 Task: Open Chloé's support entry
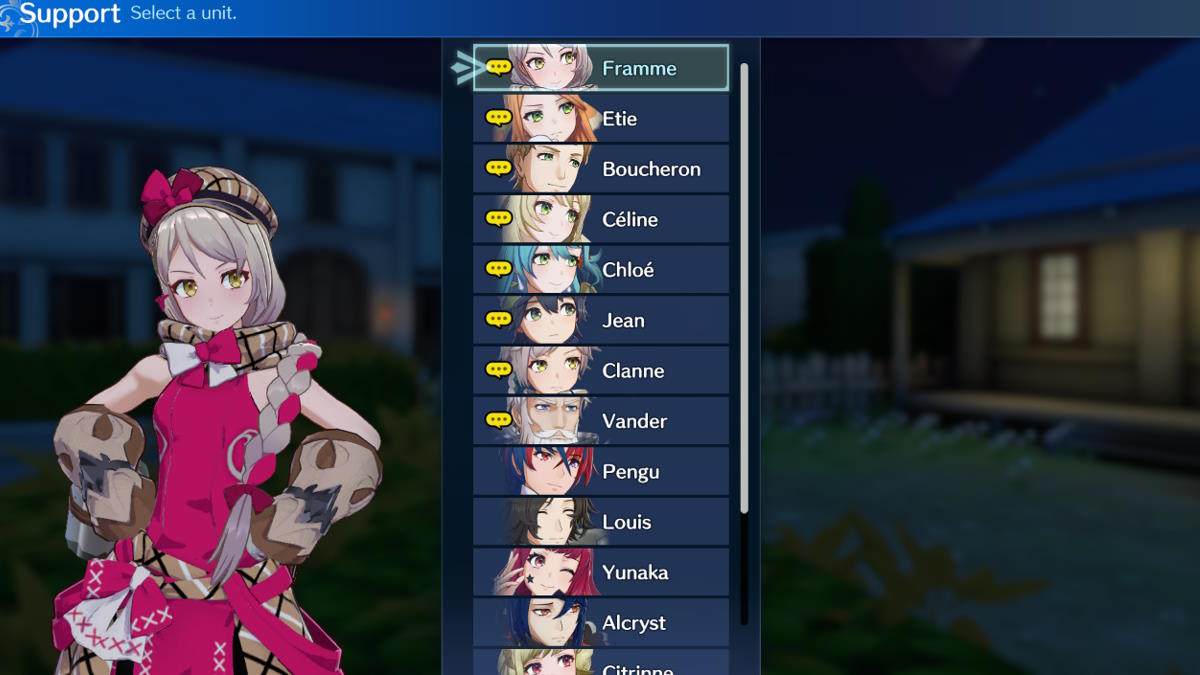point(601,270)
